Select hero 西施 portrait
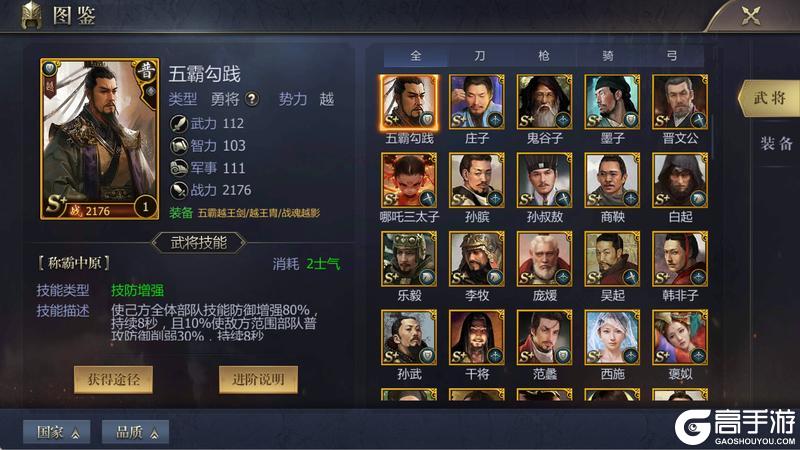The height and width of the screenshot is (450, 800). point(612,337)
